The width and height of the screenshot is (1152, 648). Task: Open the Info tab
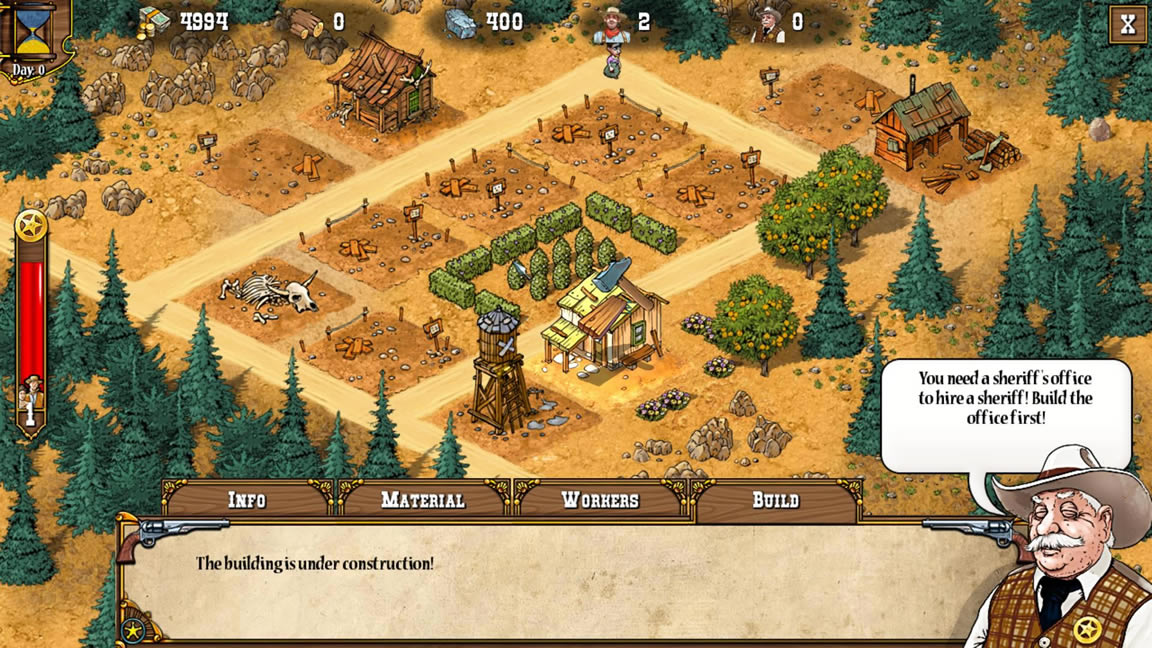coord(247,500)
